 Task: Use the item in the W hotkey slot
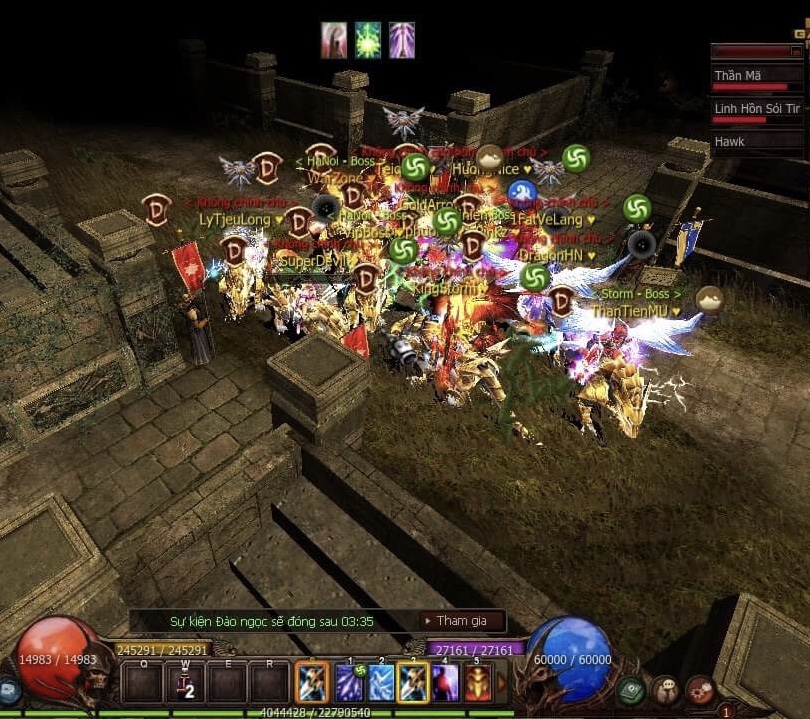coord(185,683)
